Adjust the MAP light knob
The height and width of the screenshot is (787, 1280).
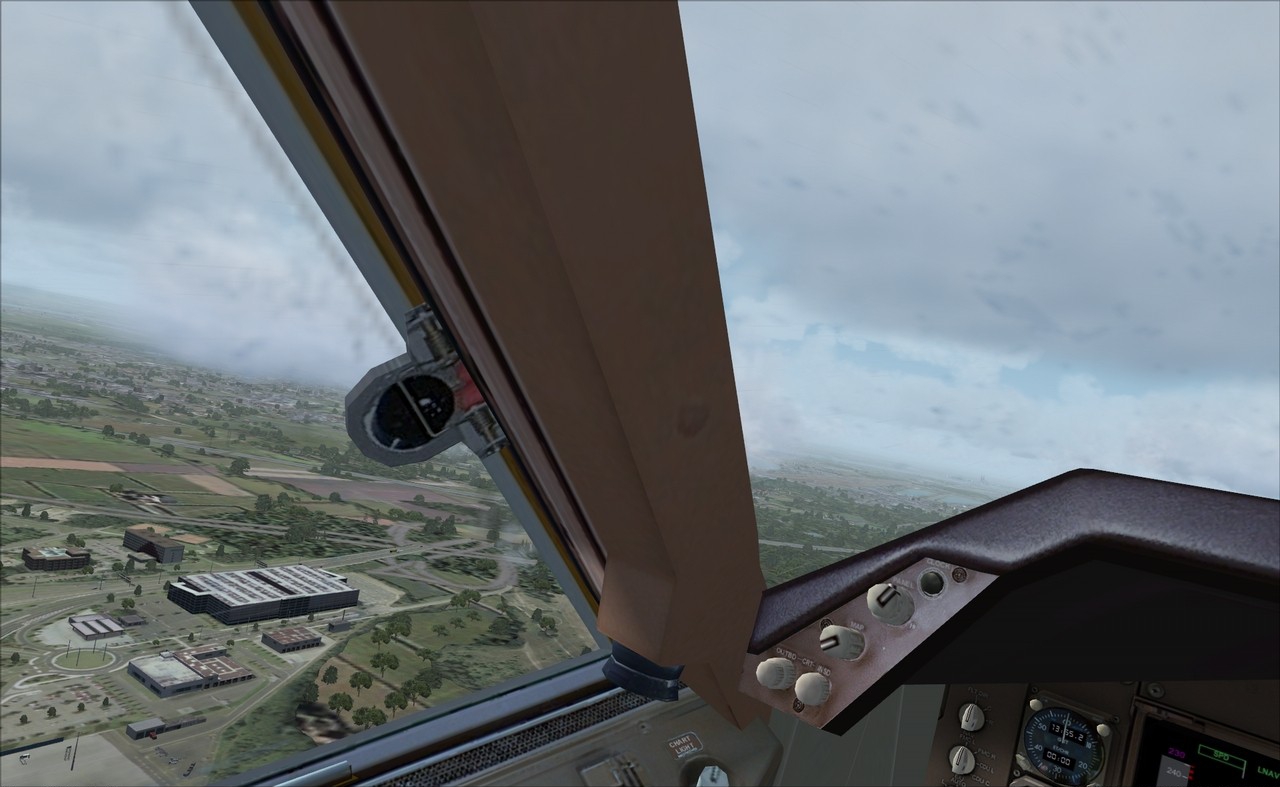click(x=841, y=641)
